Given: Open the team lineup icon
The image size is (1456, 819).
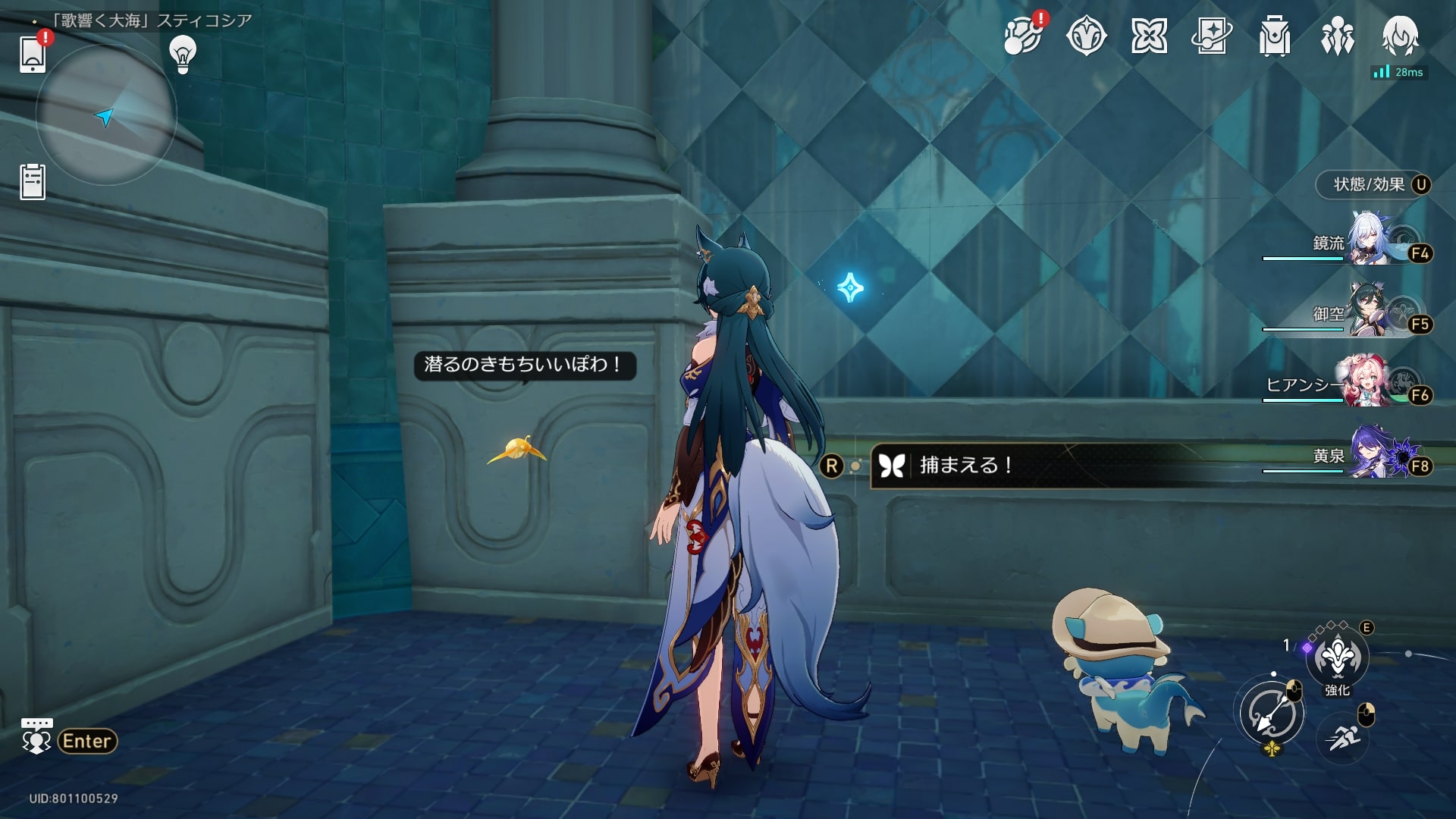Looking at the screenshot, I should tap(1337, 36).
